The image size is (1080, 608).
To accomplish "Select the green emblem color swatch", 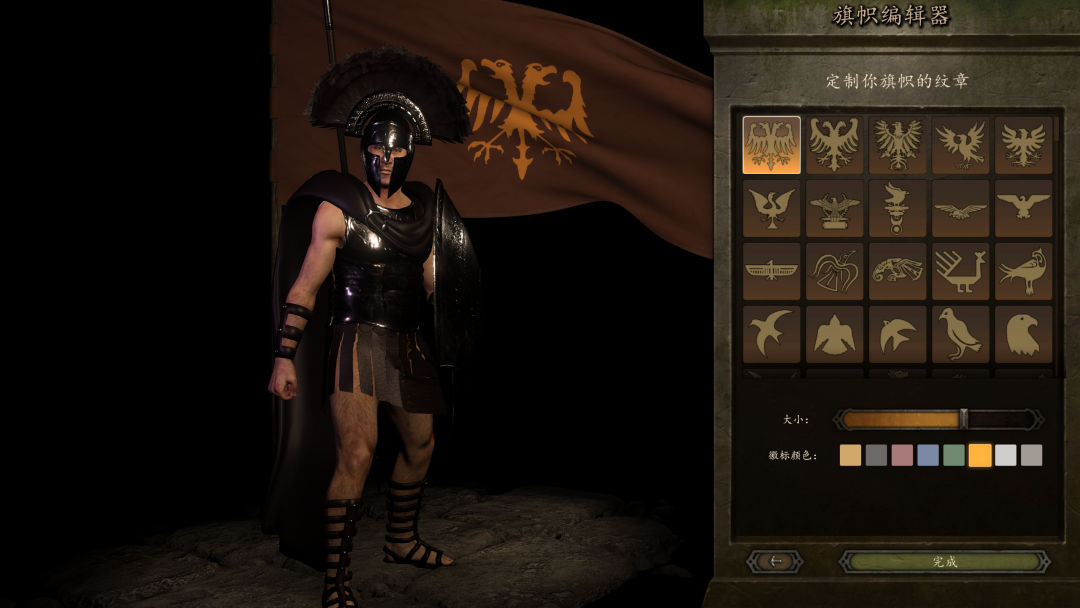I will click(954, 455).
